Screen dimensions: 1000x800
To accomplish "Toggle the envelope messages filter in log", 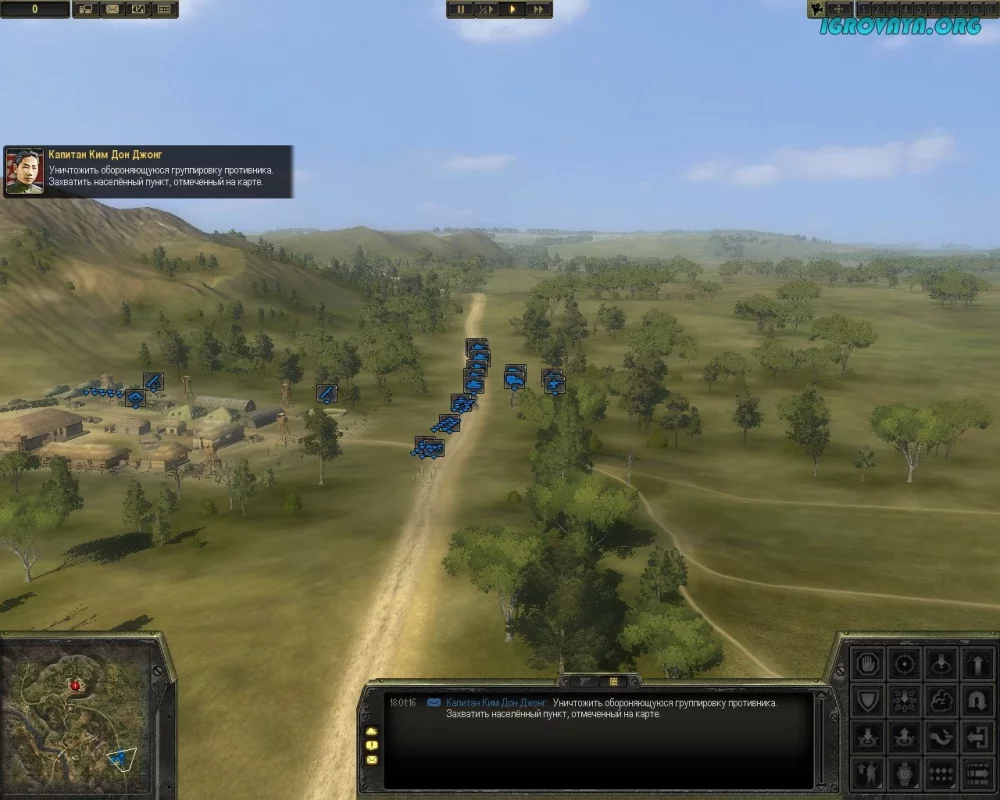I will coord(371,761).
